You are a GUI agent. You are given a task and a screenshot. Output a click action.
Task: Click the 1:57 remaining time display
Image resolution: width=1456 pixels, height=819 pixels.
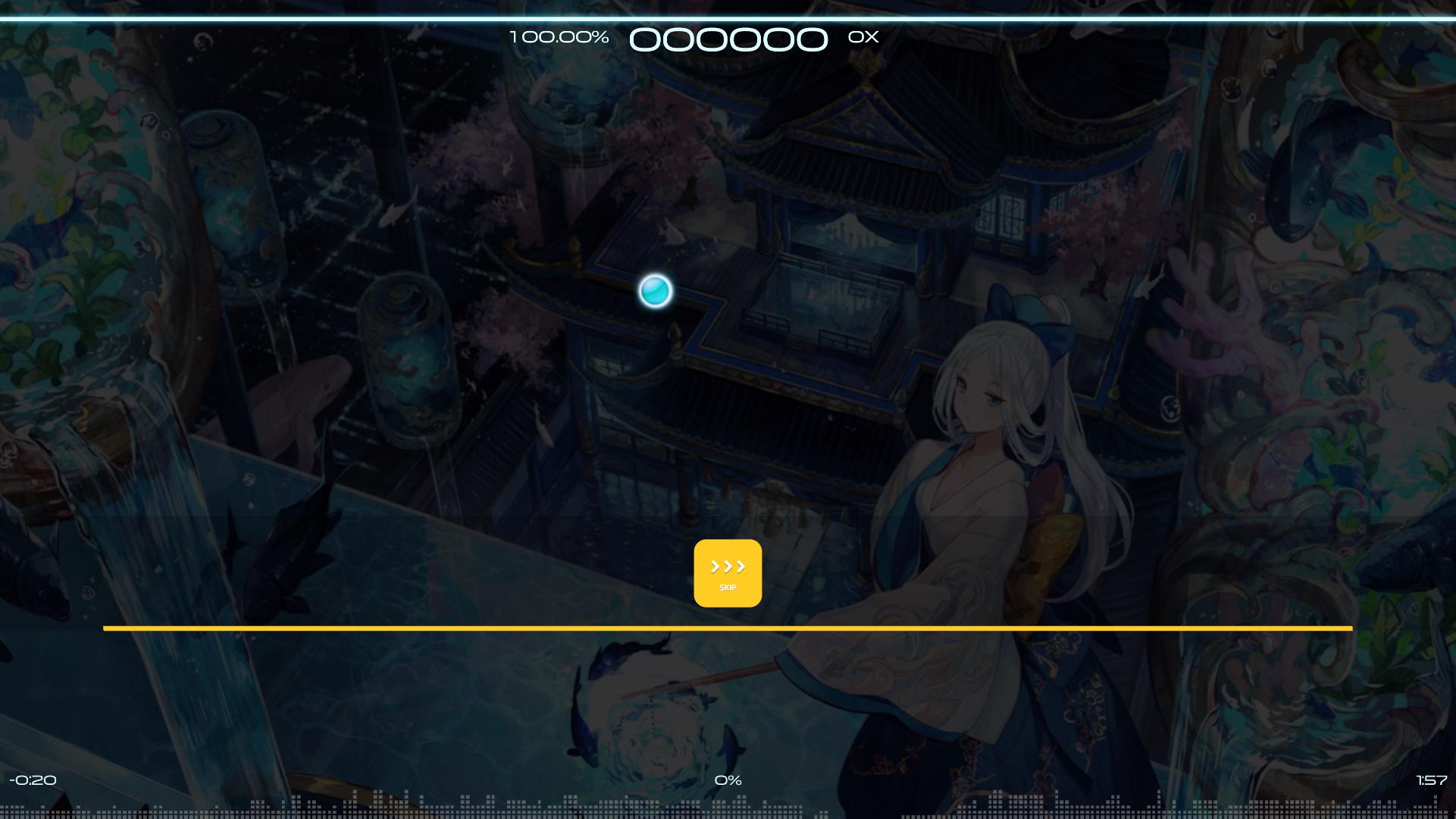pos(1429,780)
